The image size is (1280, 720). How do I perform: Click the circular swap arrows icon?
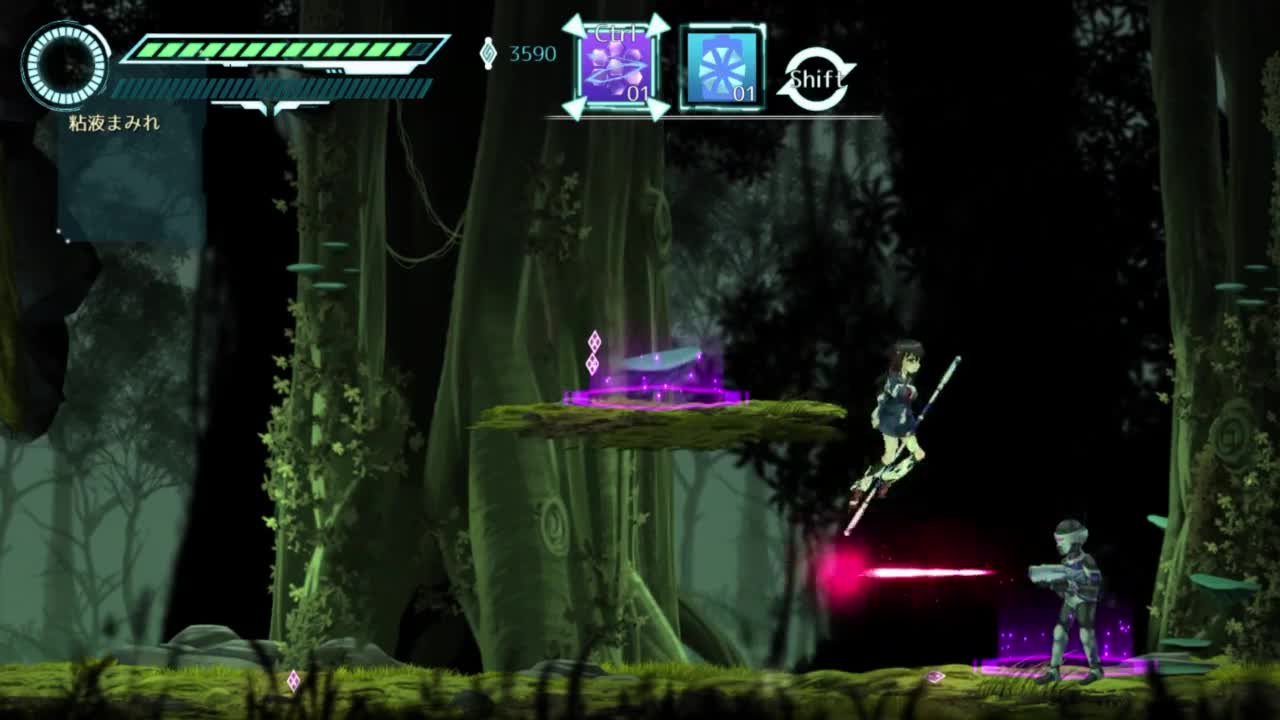tap(816, 78)
